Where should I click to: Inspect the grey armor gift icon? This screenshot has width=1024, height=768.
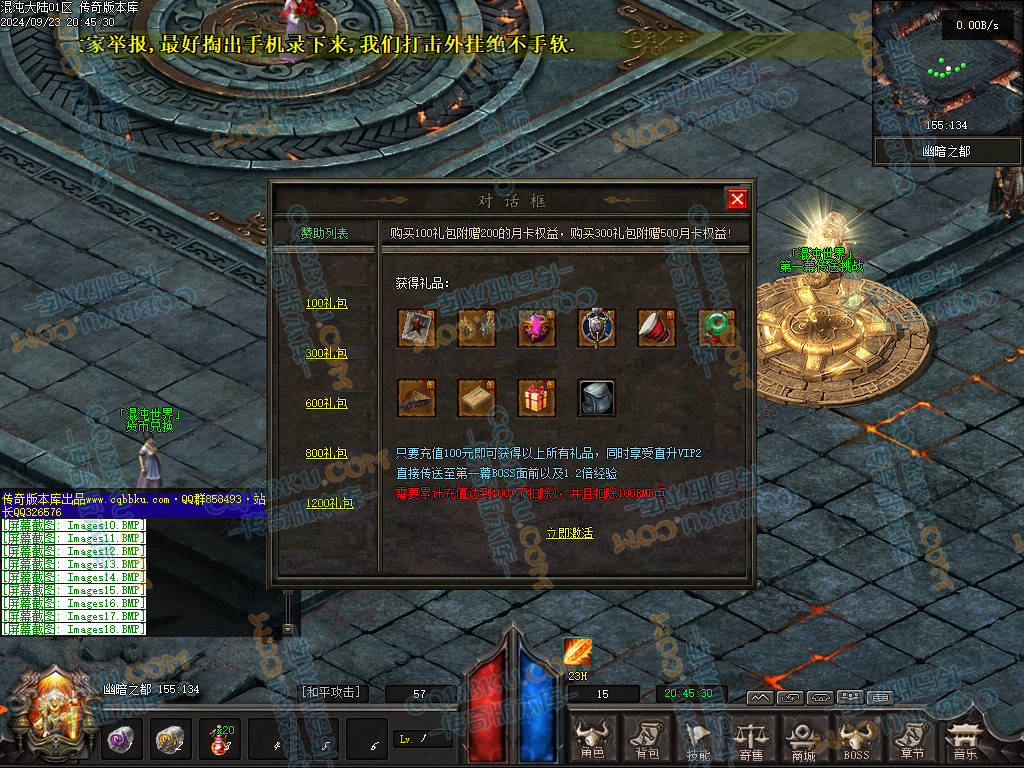[x=597, y=397]
